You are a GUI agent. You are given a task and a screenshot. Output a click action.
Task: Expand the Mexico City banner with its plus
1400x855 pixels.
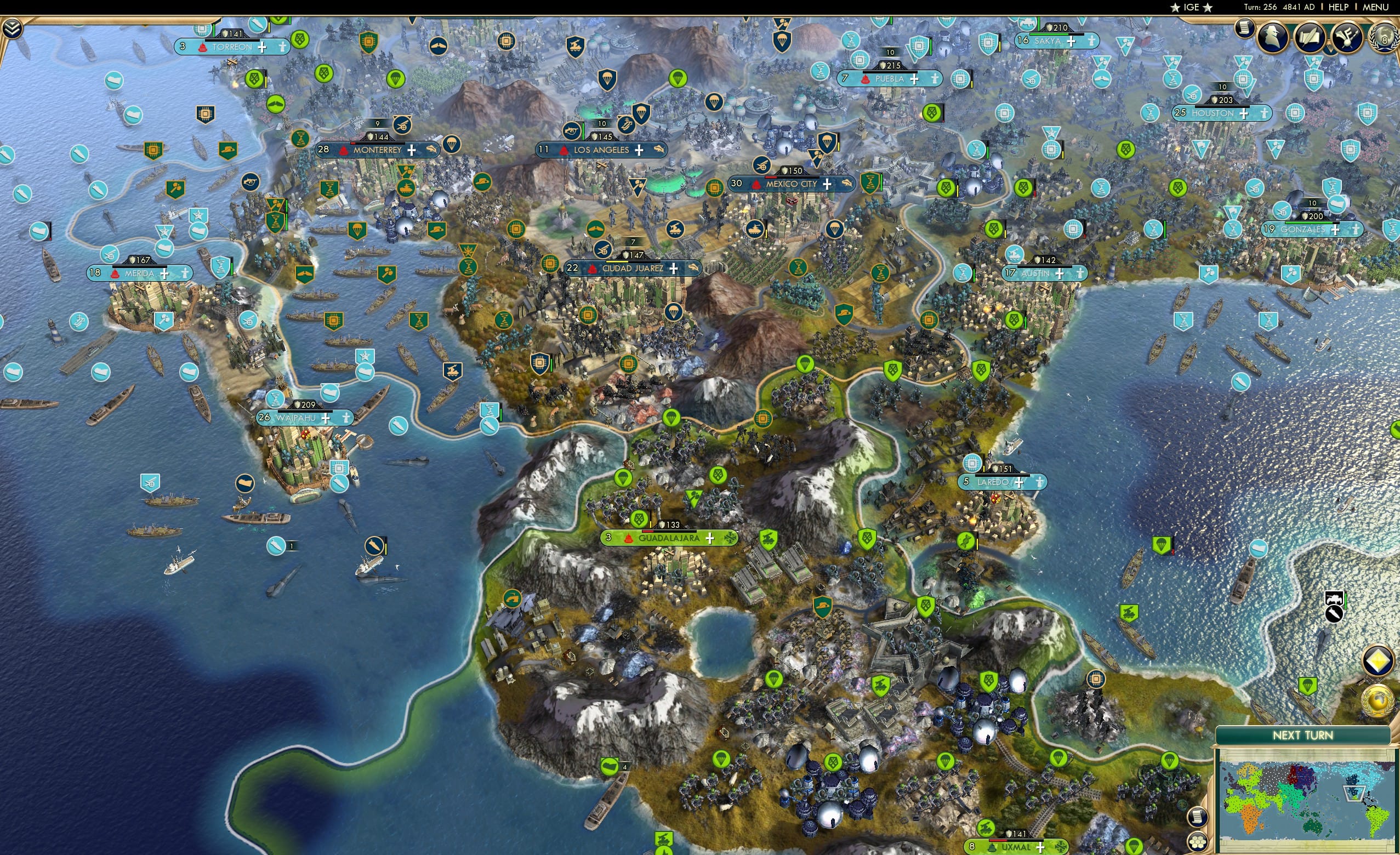828,186
